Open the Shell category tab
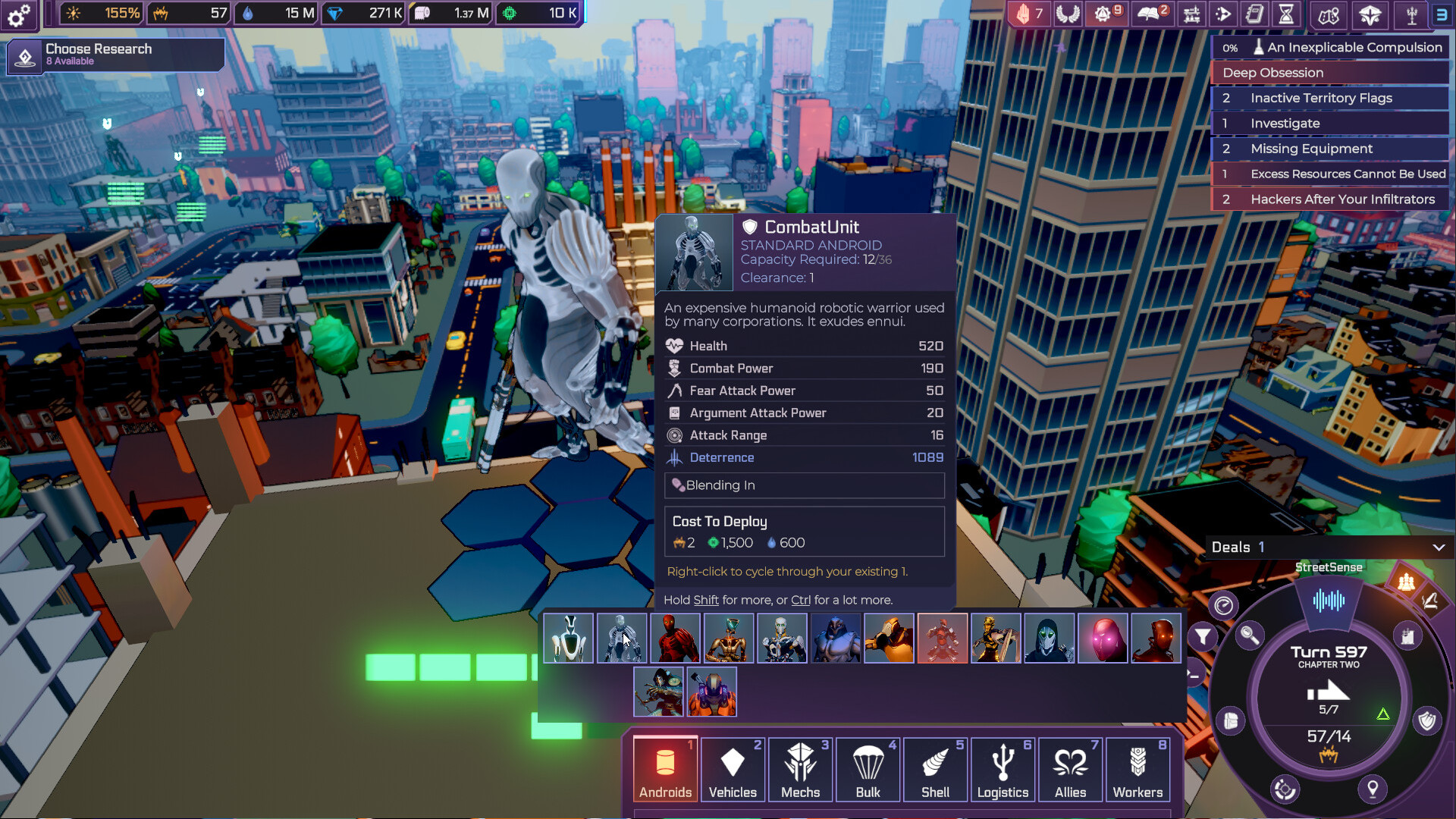1456x819 pixels. [935, 769]
